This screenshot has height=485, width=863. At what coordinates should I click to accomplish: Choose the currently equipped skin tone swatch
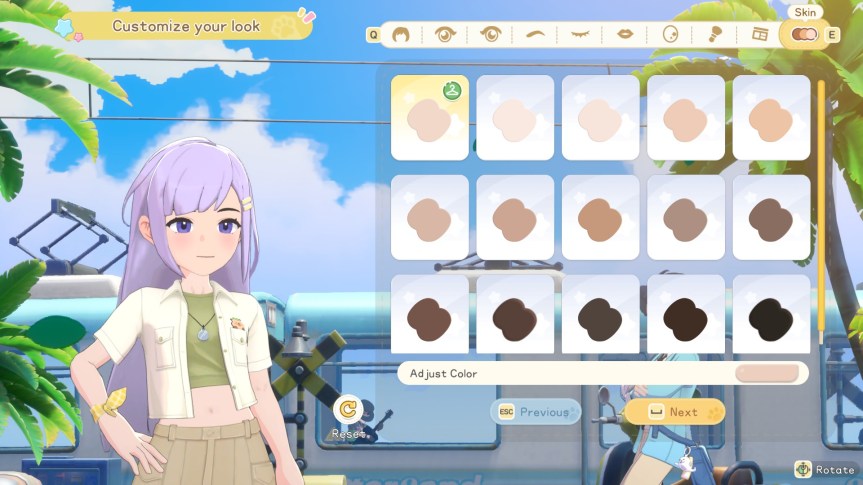point(430,118)
